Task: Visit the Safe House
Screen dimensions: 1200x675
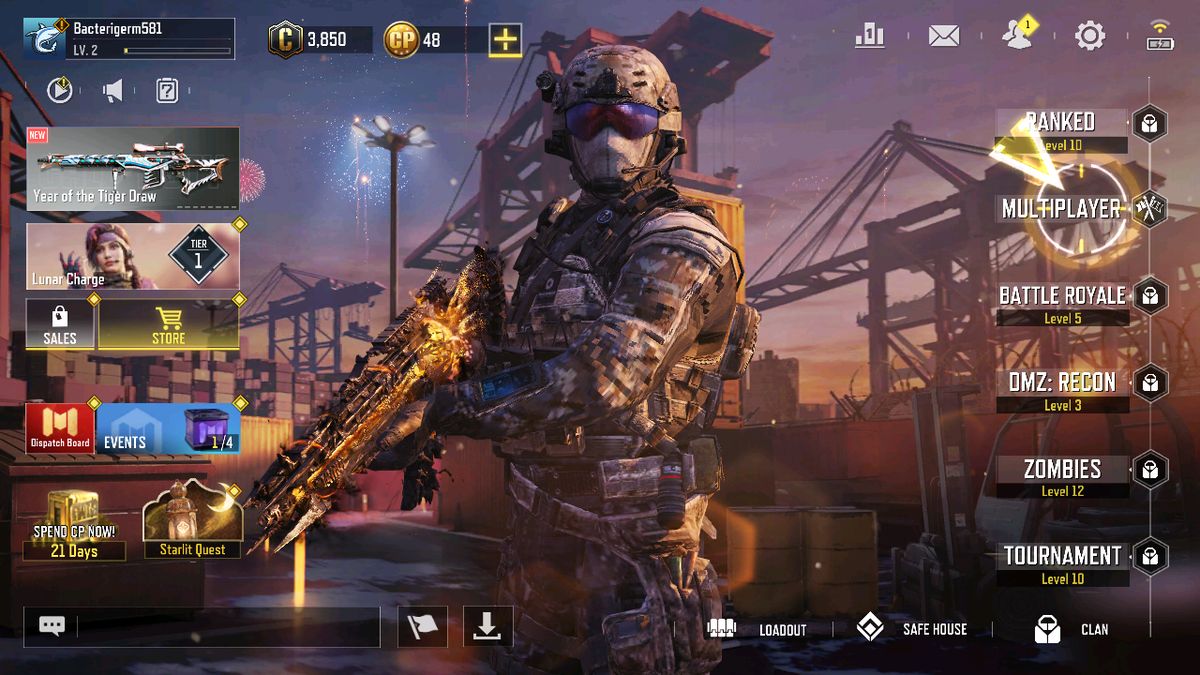Action: tap(911, 629)
